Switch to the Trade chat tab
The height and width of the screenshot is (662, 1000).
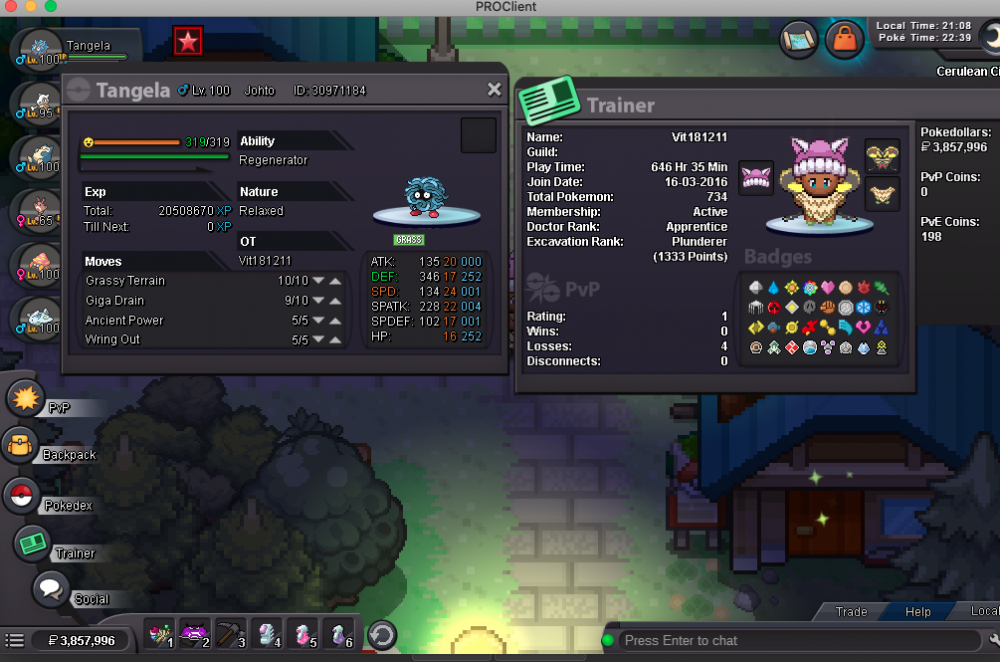(x=851, y=612)
